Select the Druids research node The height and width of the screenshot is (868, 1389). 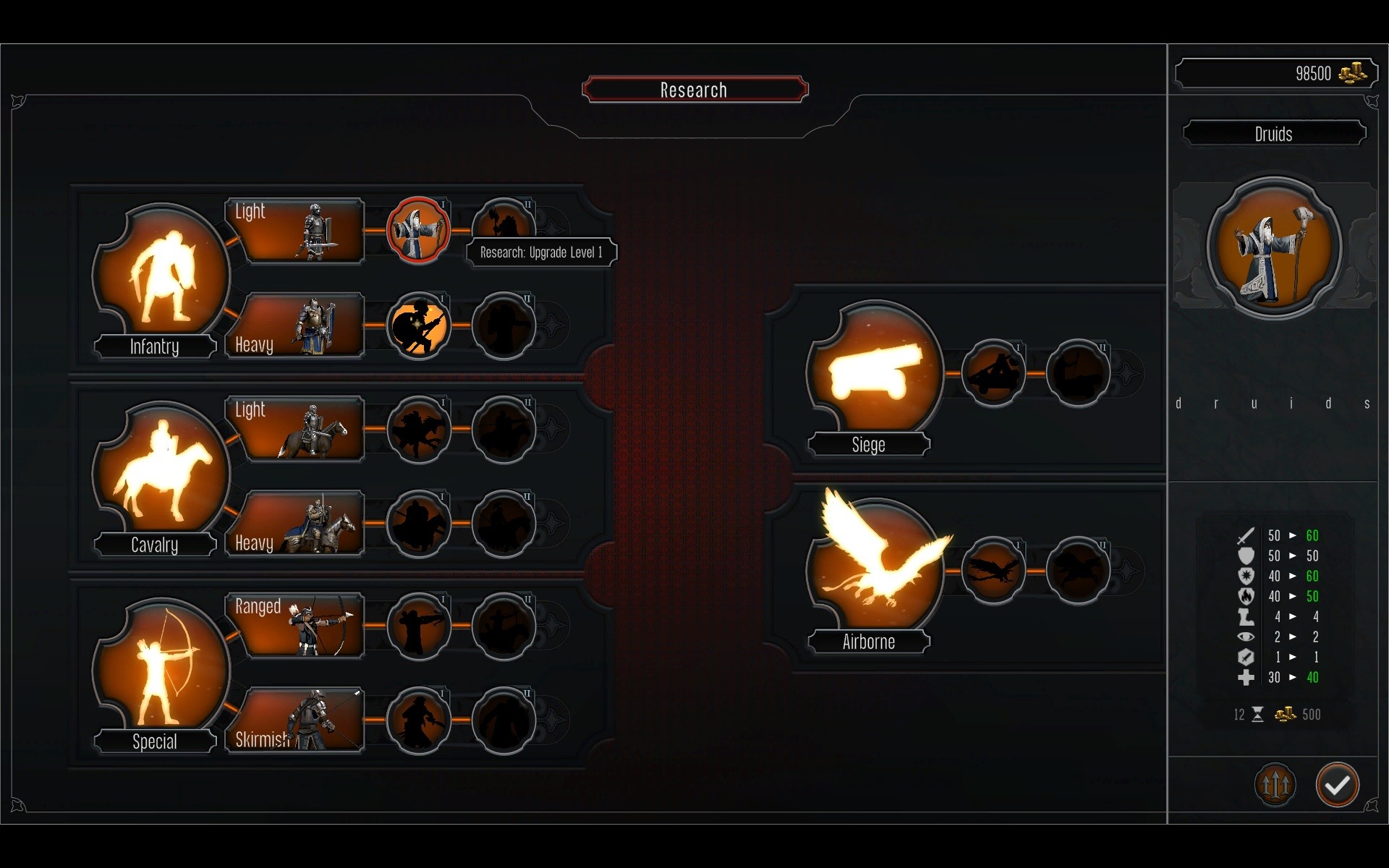click(x=418, y=231)
